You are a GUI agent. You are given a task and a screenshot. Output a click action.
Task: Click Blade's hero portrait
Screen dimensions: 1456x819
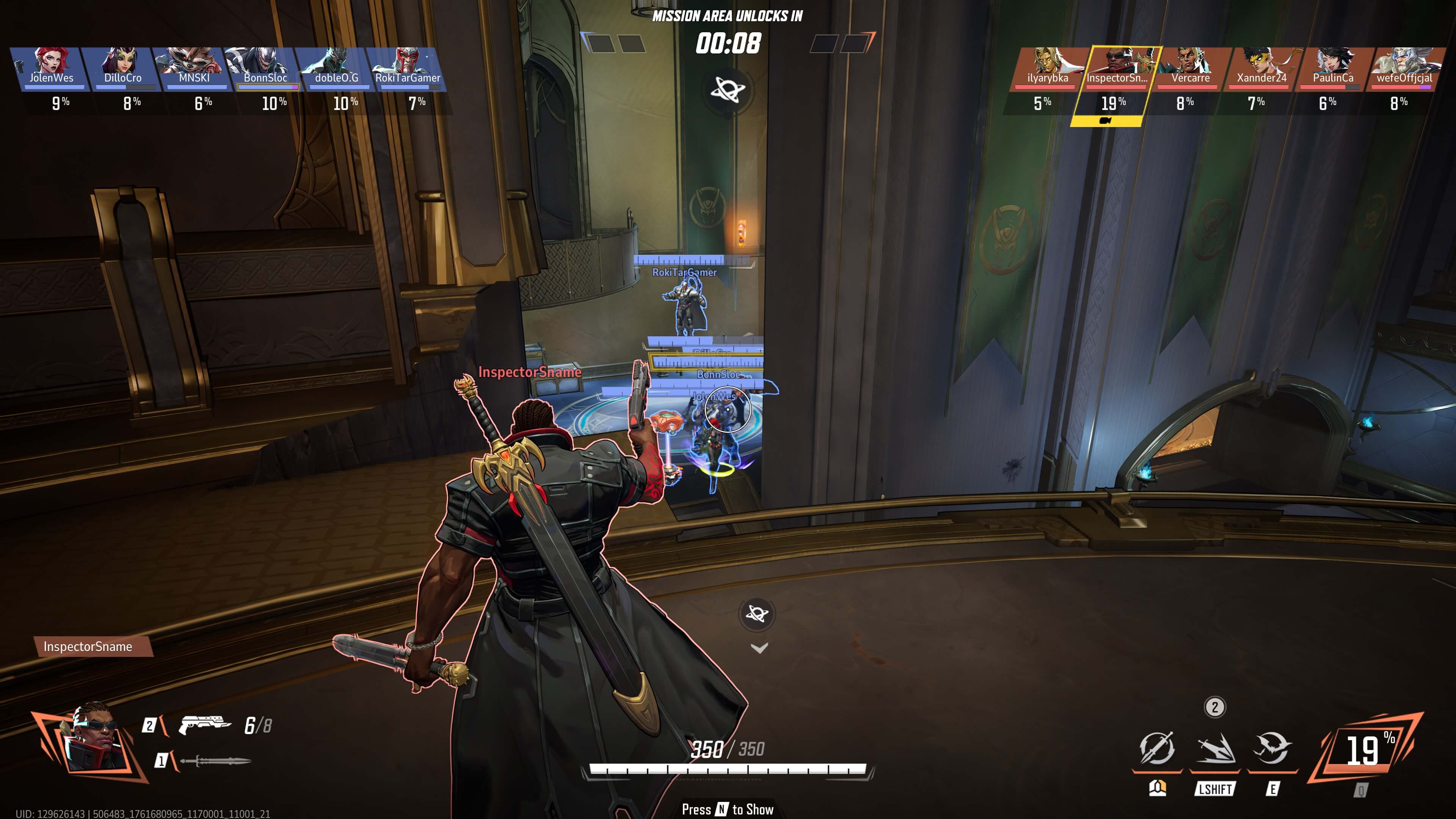coord(93,737)
